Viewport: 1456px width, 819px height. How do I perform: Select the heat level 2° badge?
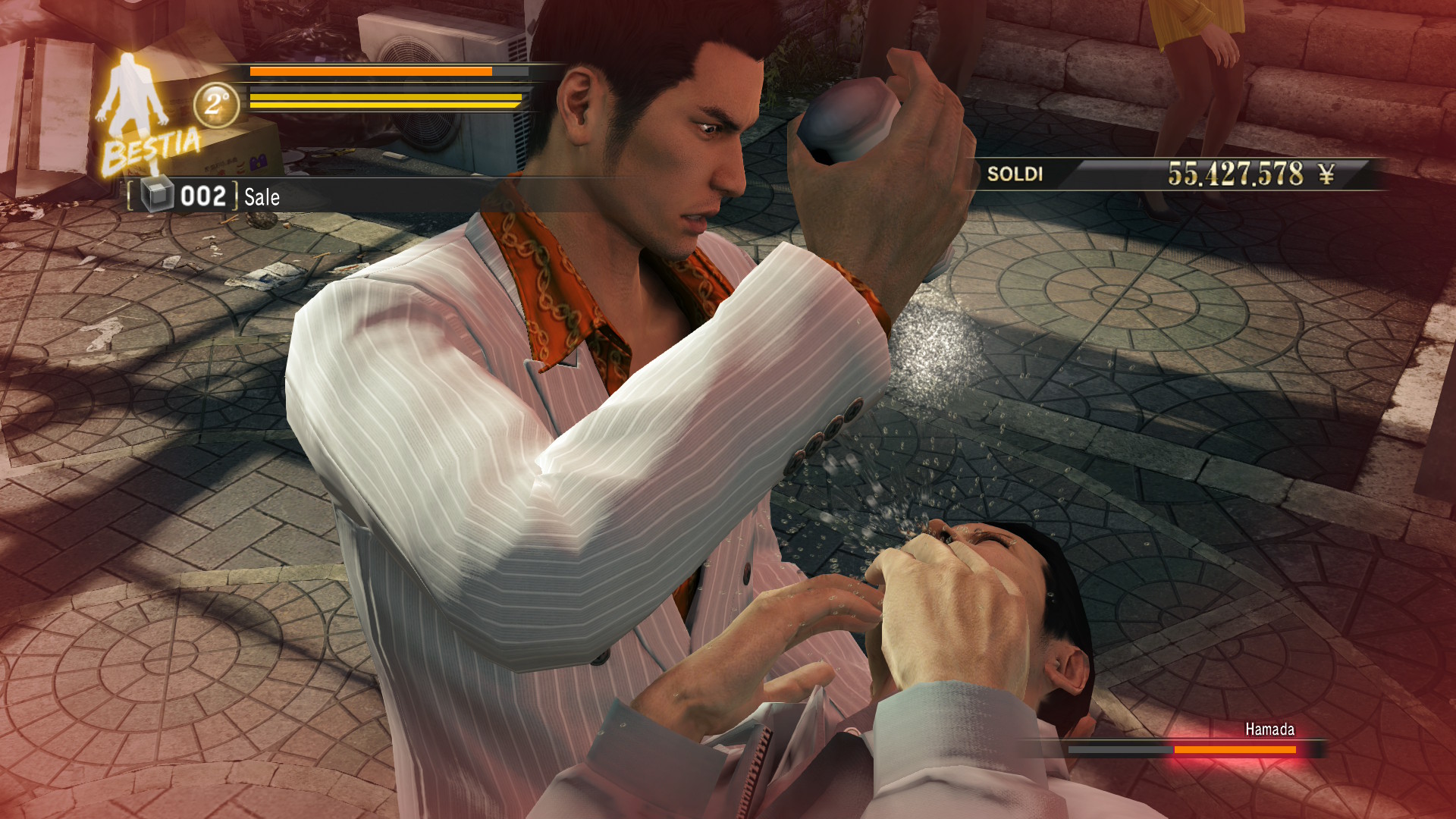click(x=216, y=104)
